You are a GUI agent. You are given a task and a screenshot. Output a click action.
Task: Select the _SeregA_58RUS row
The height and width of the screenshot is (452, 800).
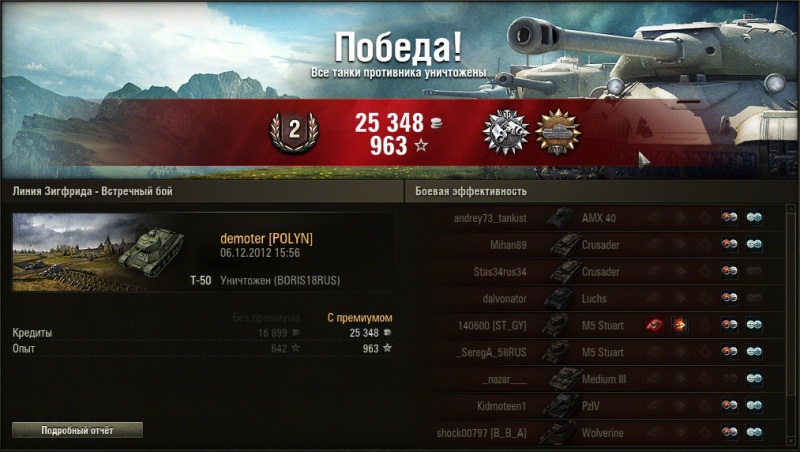(600, 352)
